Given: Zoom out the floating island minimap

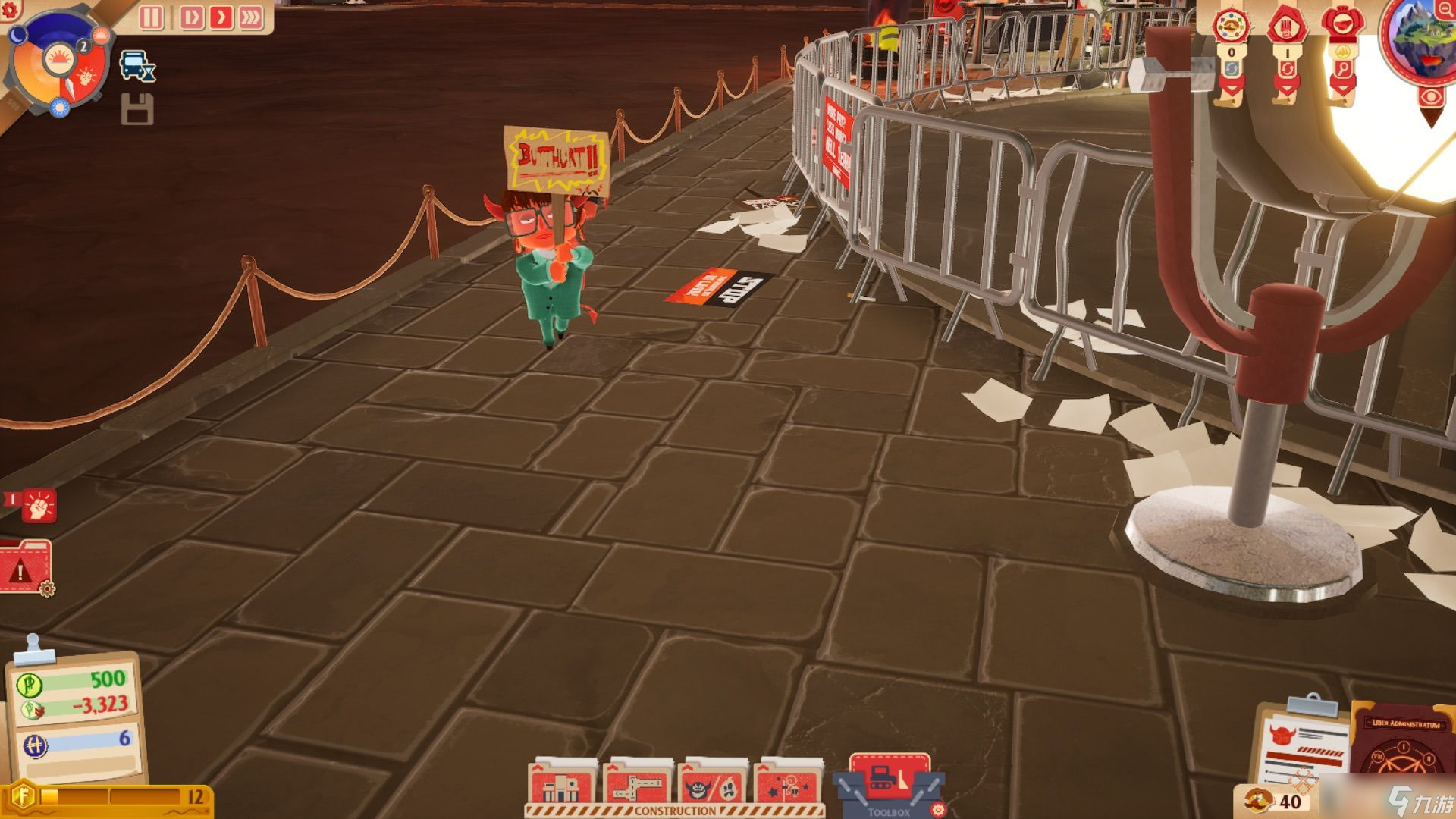Looking at the screenshot, I should click(1446, 10).
